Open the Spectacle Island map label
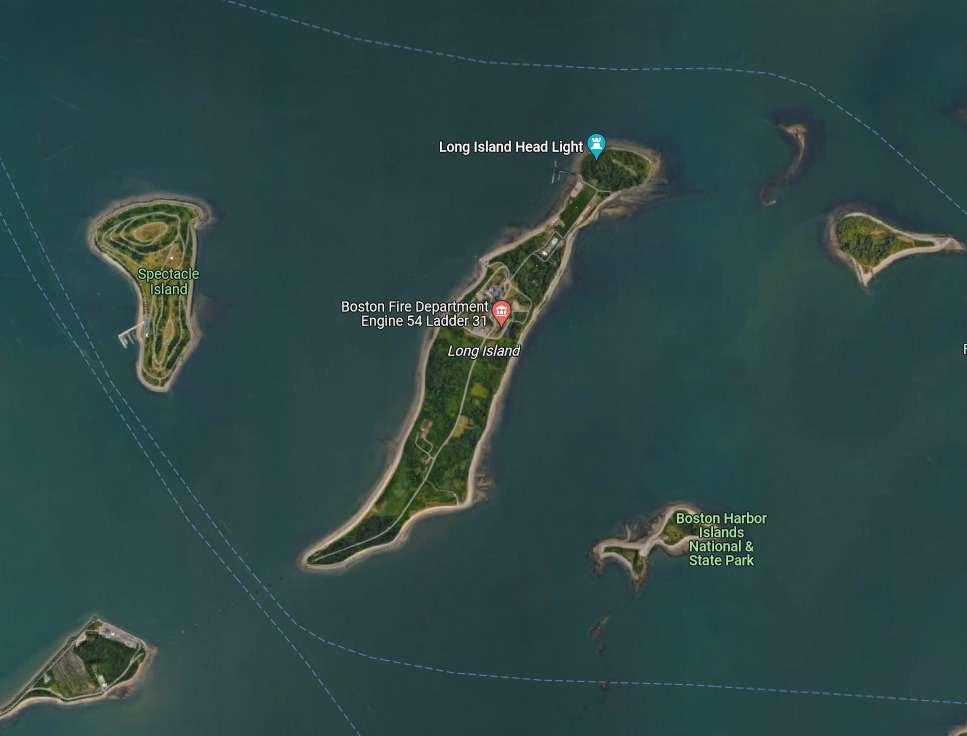Screen dimensions: 967x736 pyautogui.click(x=168, y=281)
